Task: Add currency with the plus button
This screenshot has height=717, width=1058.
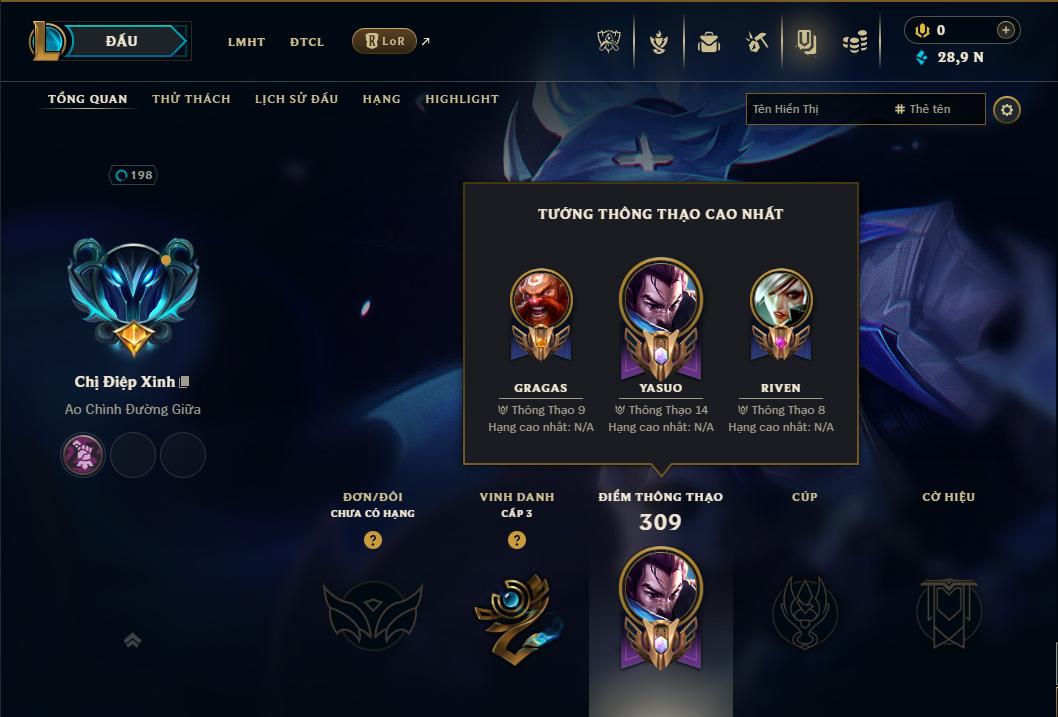Action: (x=1006, y=30)
